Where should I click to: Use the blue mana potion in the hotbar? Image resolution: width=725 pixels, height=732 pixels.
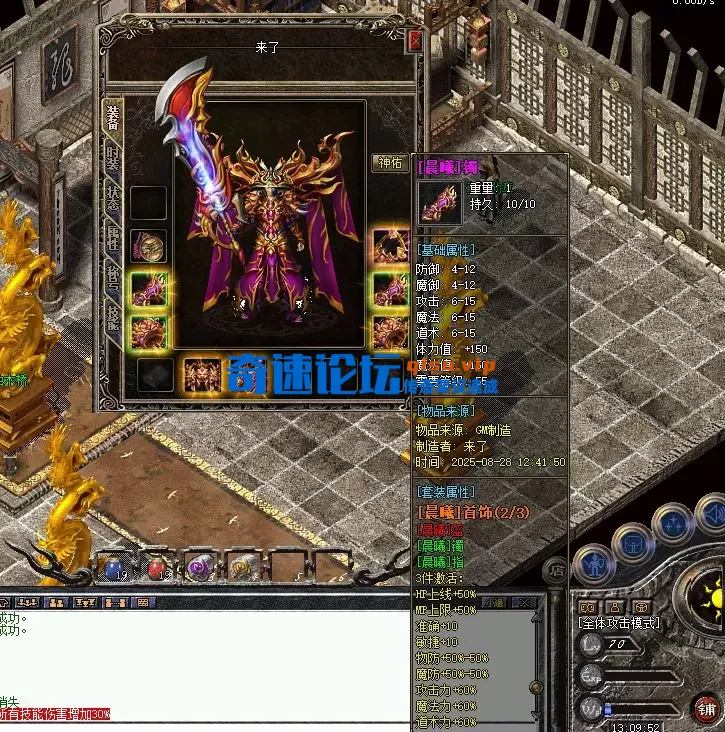point(113,568)
